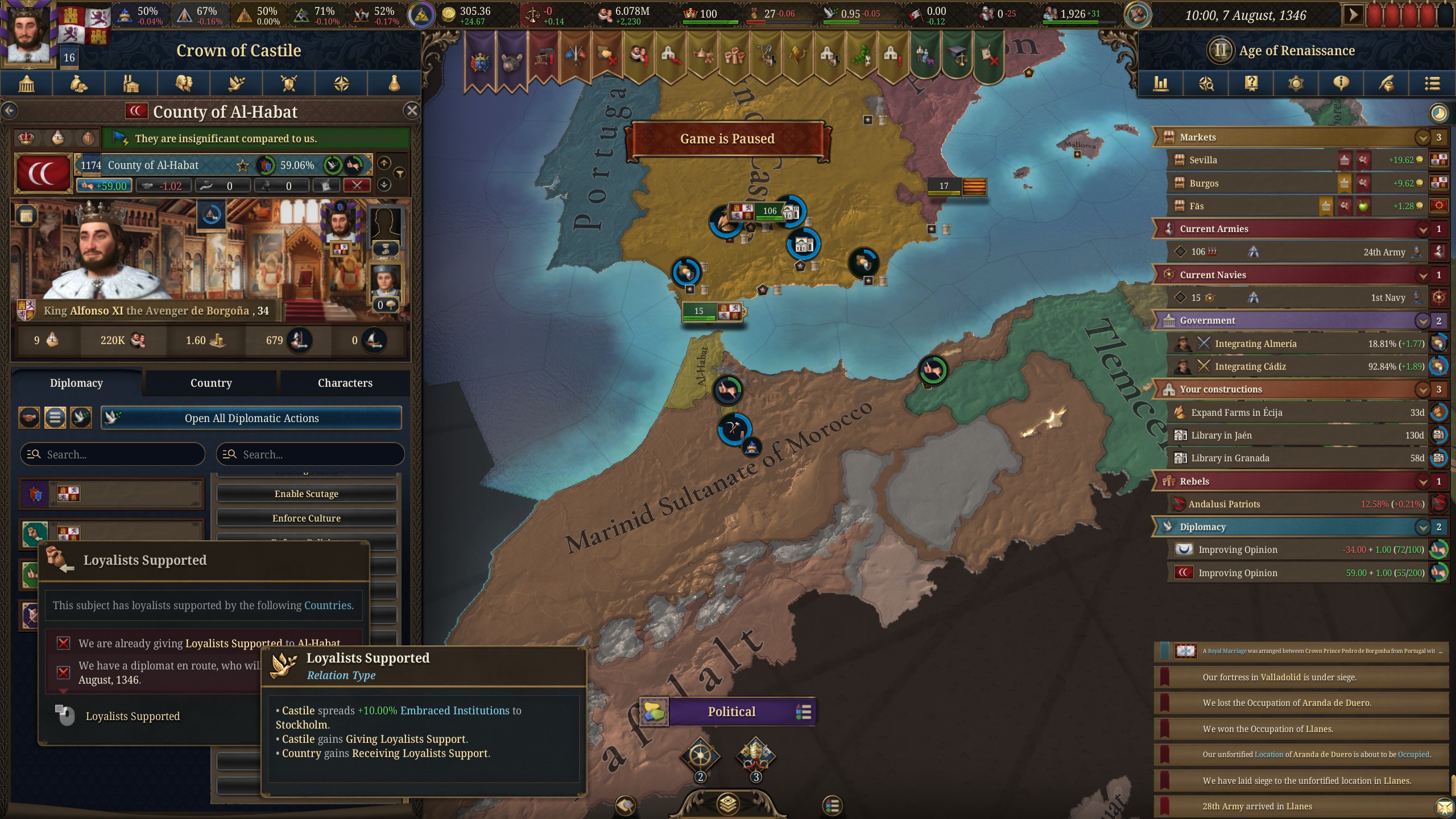Uncheck 'We are already giving Loyalists Supported' box
1456x819 pixels.
click(63, 643)
